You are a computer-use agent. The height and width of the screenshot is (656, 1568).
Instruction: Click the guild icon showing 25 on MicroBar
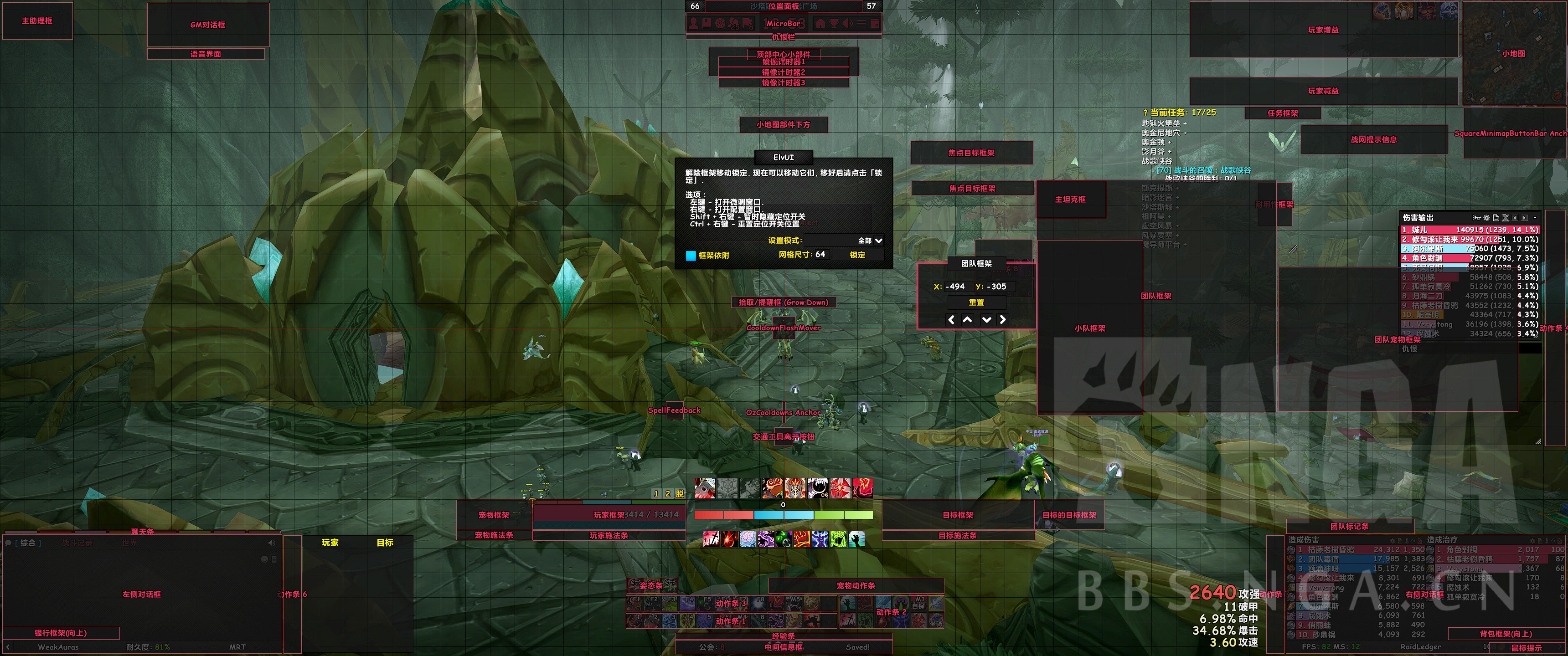(x=733, y=24)
